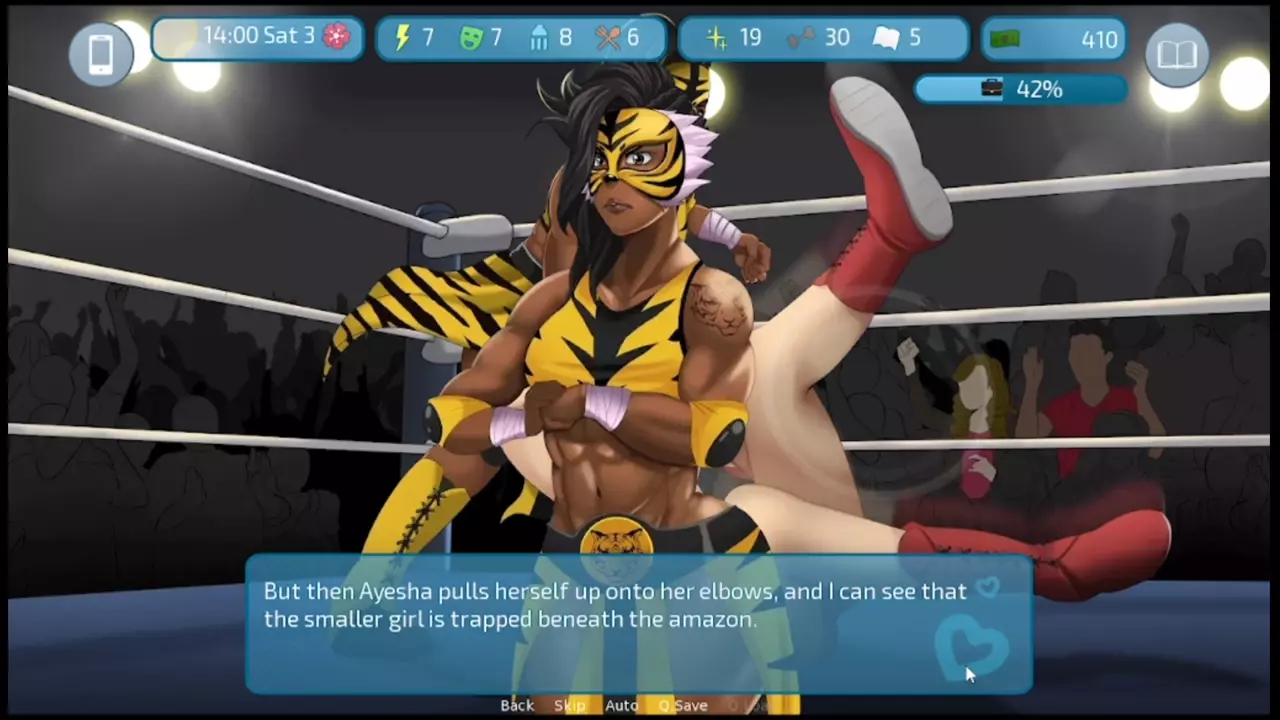Go Back to previous dialogue line

click(517, 705)
